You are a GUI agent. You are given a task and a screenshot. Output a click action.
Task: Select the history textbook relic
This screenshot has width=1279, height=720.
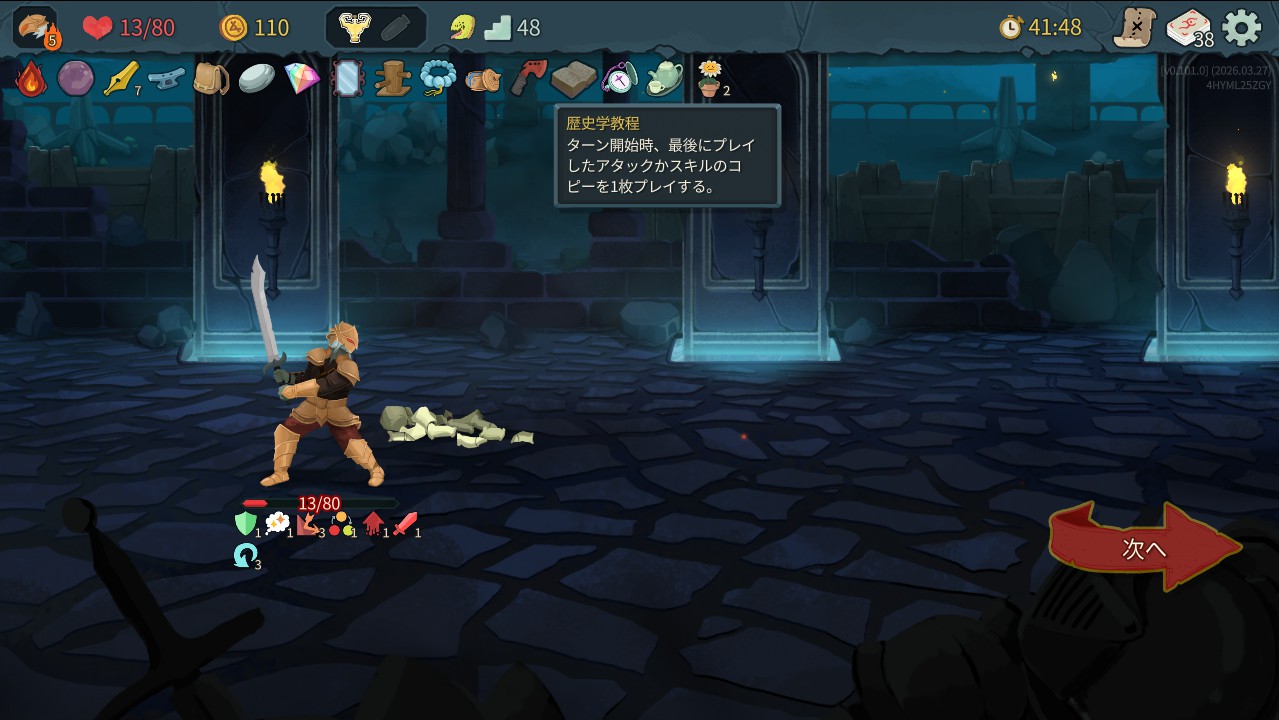point(573,78)
